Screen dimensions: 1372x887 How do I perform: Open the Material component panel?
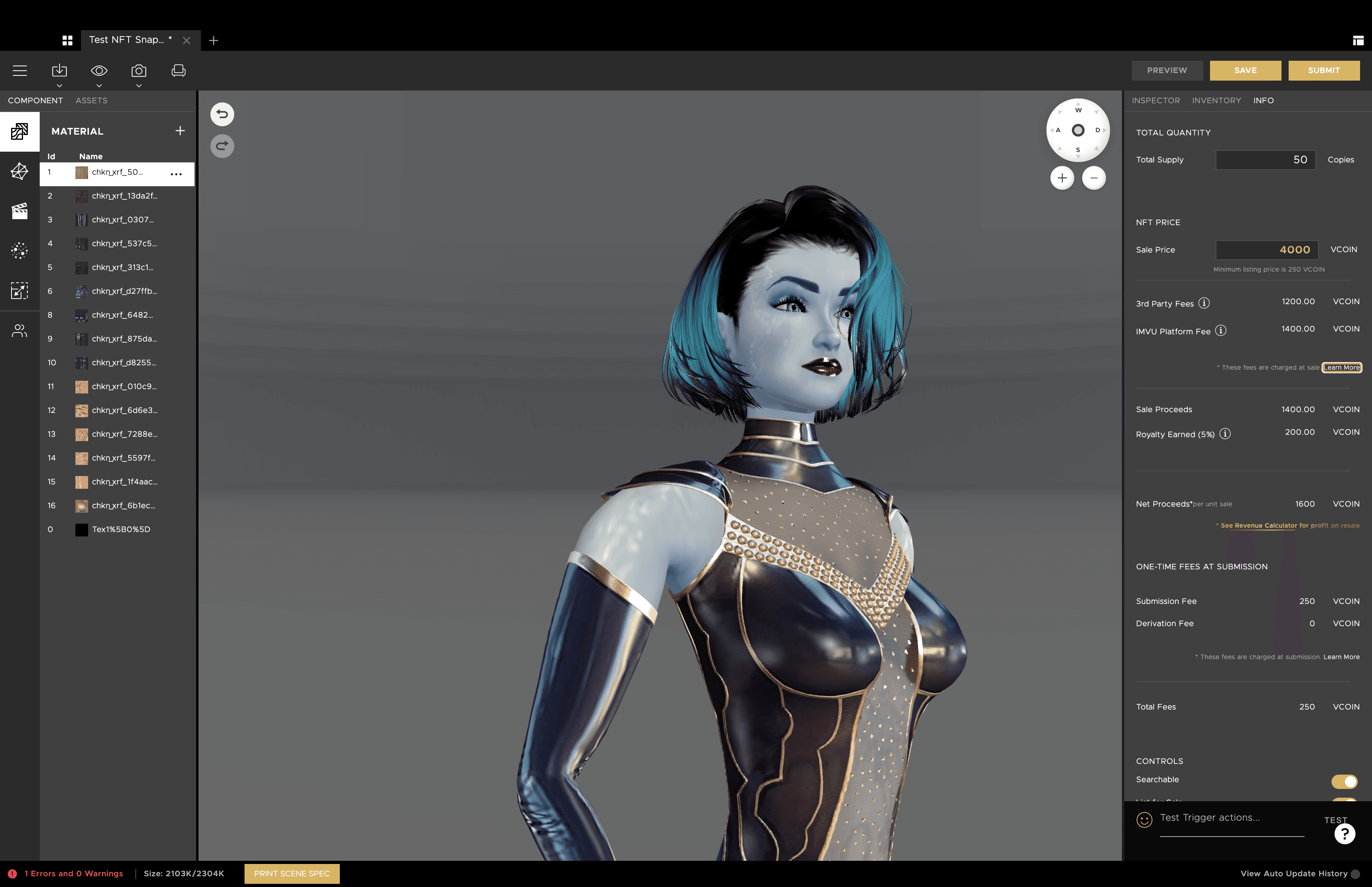click(x=19, y=131)
